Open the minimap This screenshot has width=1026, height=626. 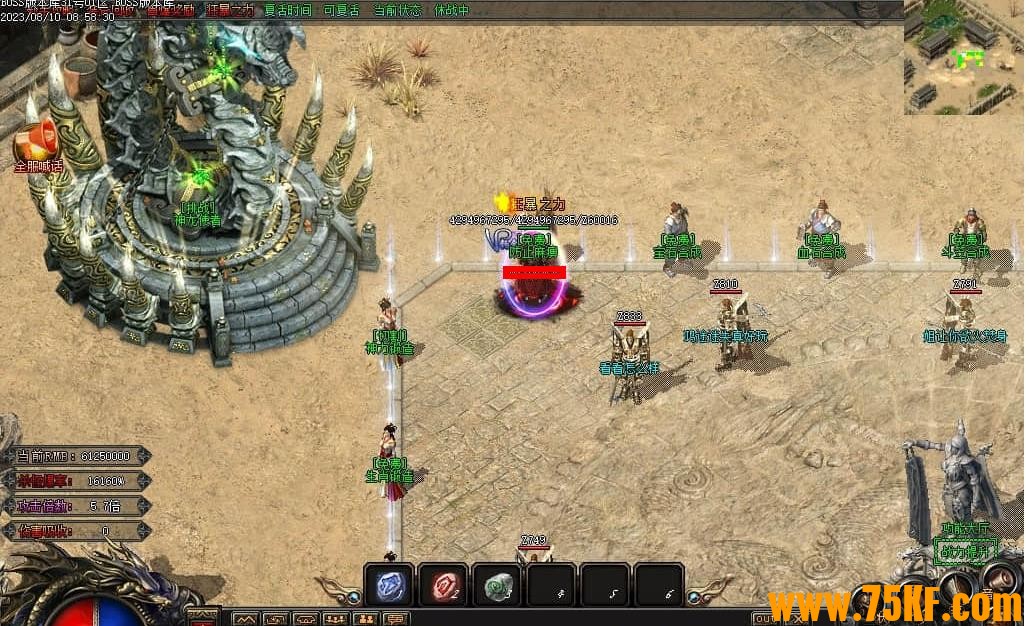click(964, 56)
